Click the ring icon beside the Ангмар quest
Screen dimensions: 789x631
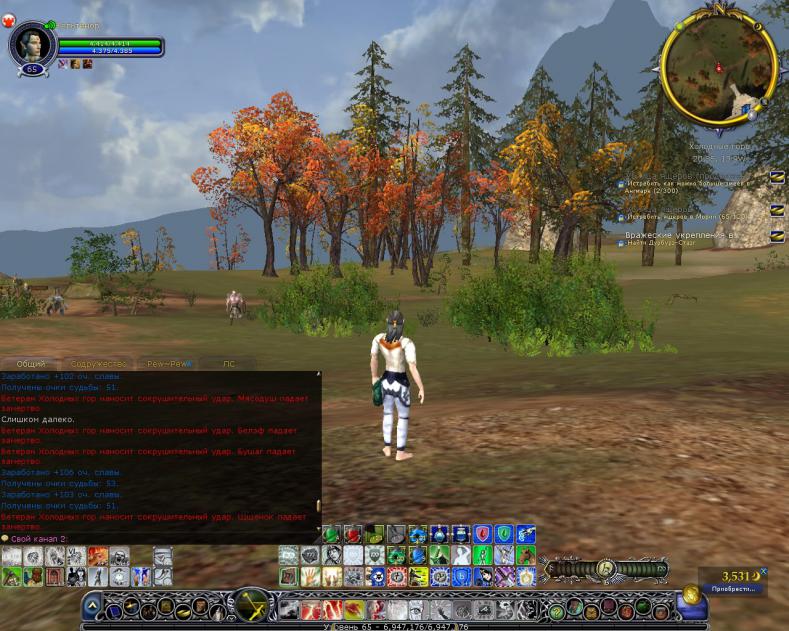point(777,177)
